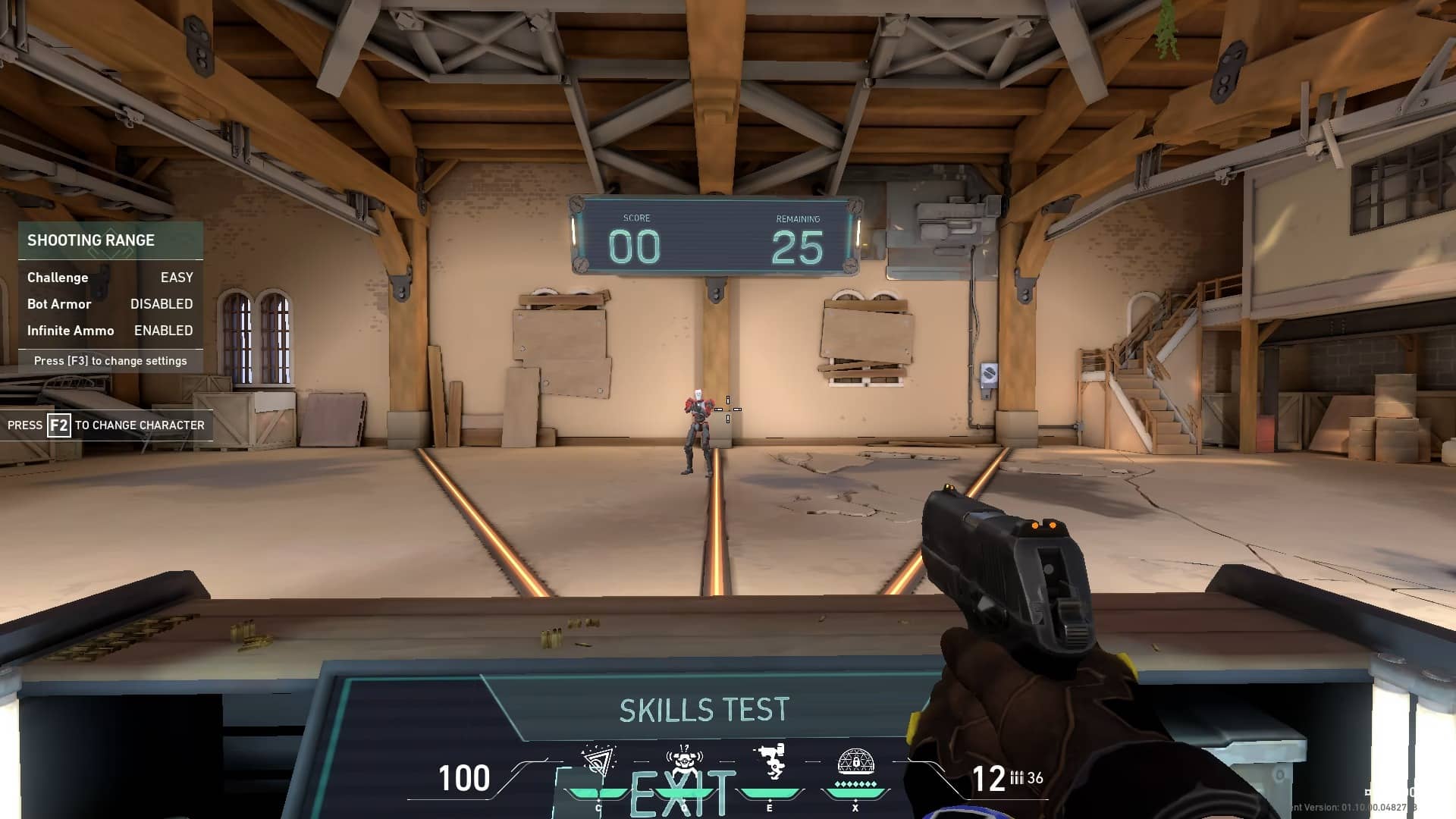1456x819 pixels.
Task: Deploy the Turret ability icon
Action: [770, 761]
